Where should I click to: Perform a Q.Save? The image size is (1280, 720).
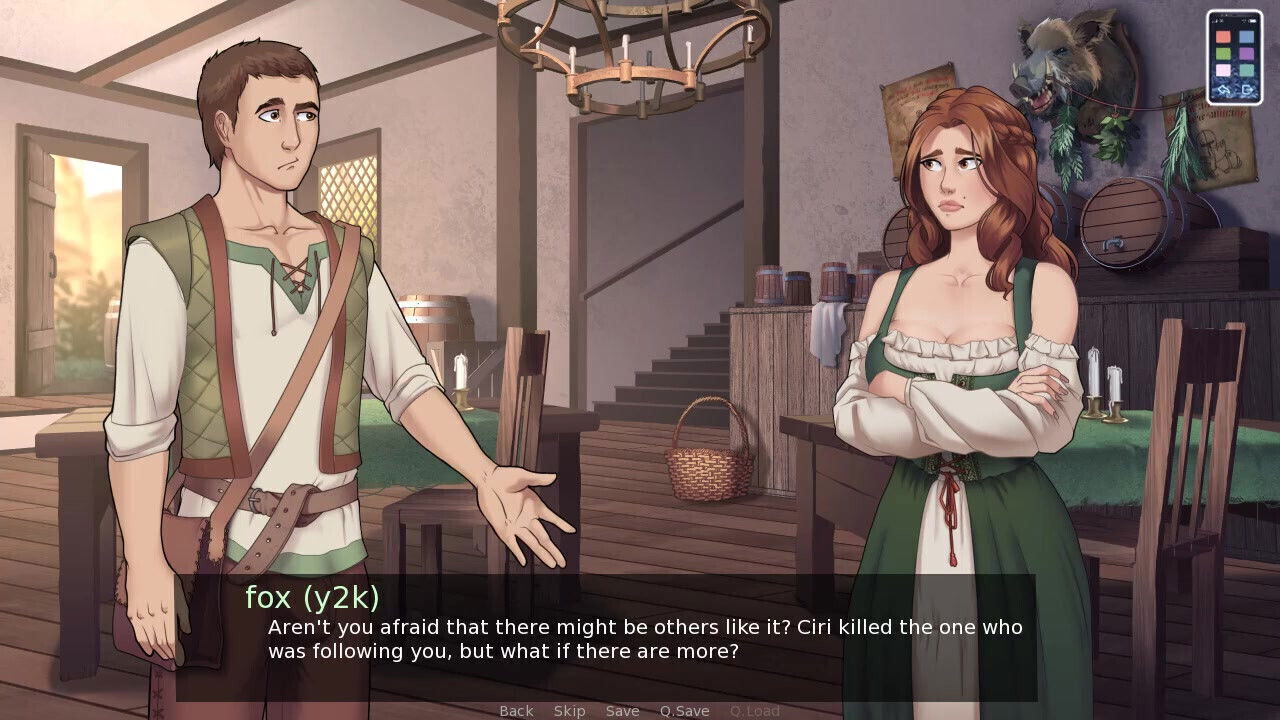tap(684, 710)
